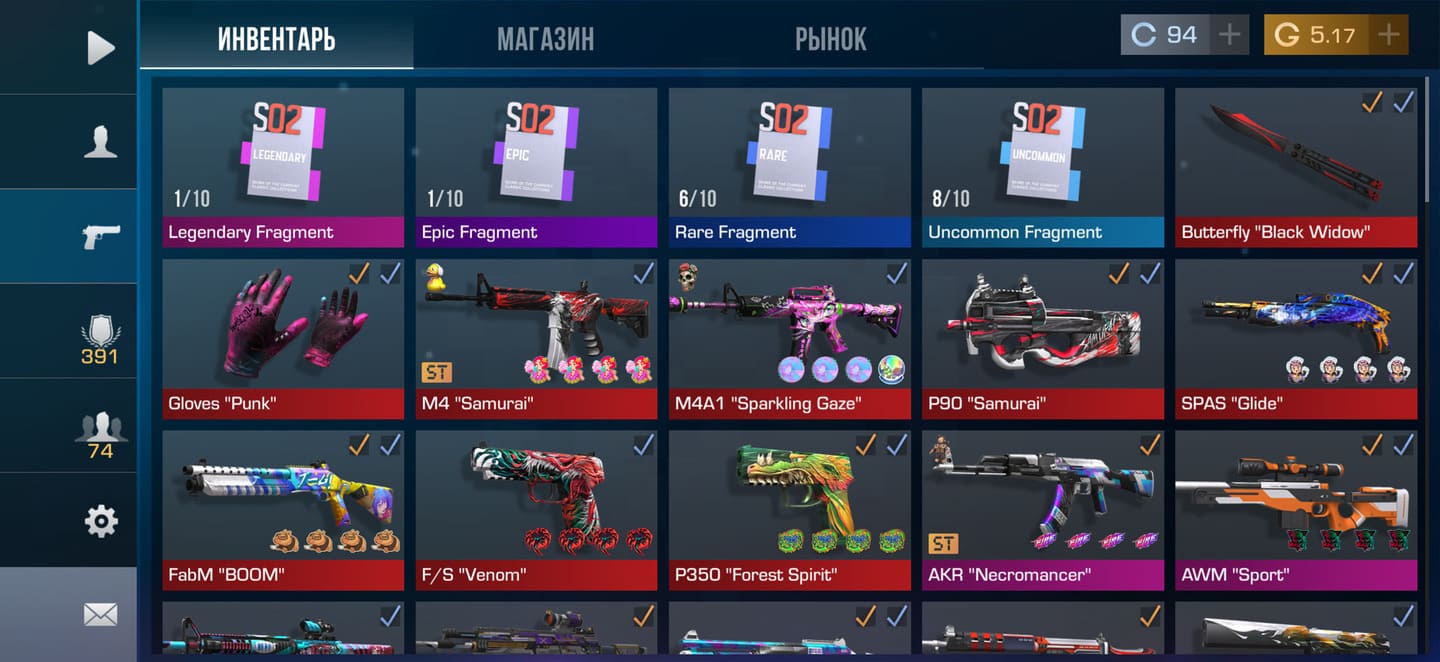This screenshot has width=1440, height=662.
Task: Select the Legendary Fragment item
Action: pyautogui.click(x=283, y=167)
